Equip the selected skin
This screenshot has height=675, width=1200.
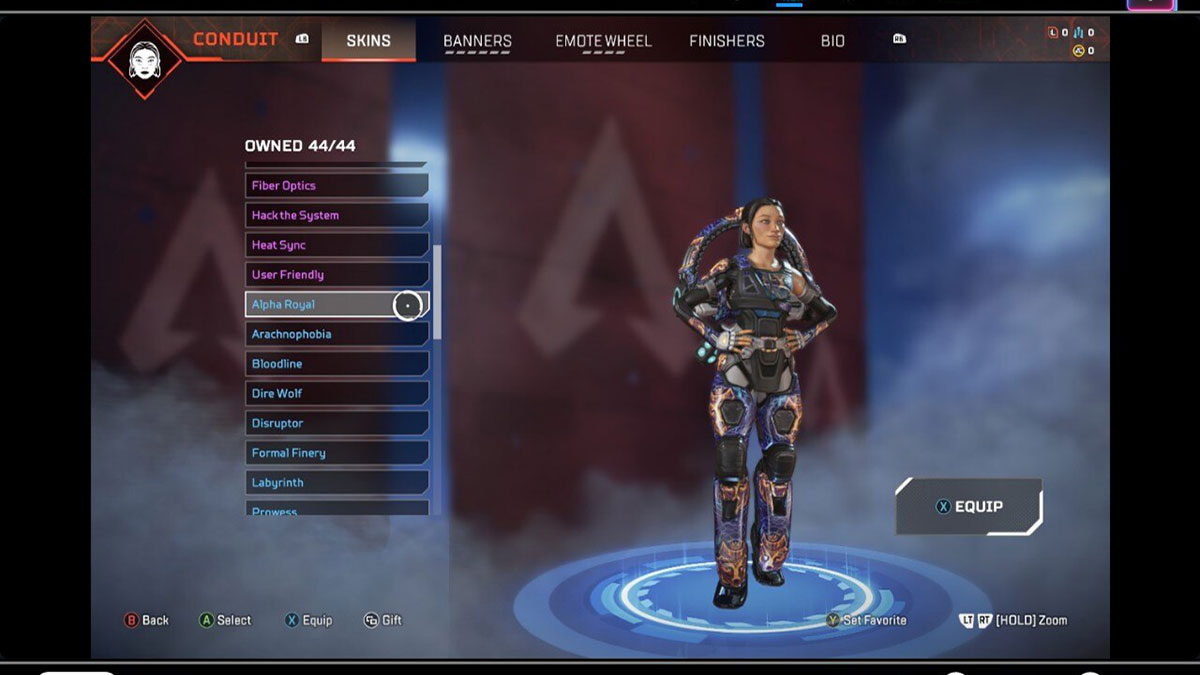[968, 507]
